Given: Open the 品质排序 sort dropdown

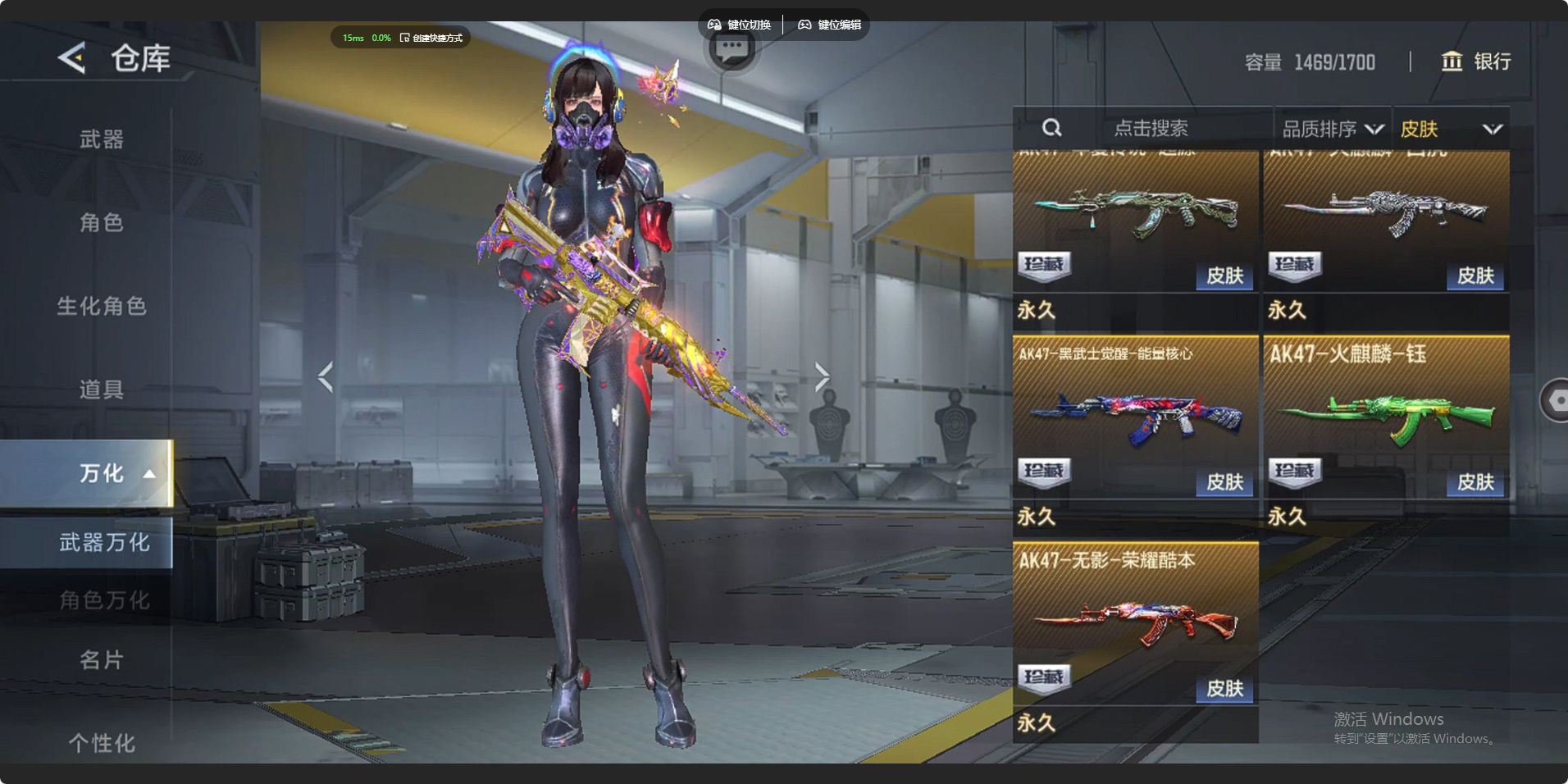Looking at the screenshot, I should click(1332, 129).
